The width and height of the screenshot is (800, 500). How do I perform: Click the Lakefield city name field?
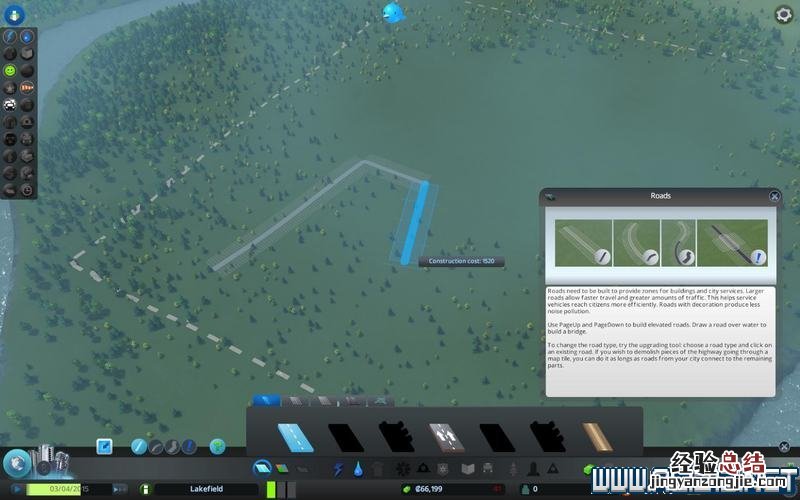point(206,489)
